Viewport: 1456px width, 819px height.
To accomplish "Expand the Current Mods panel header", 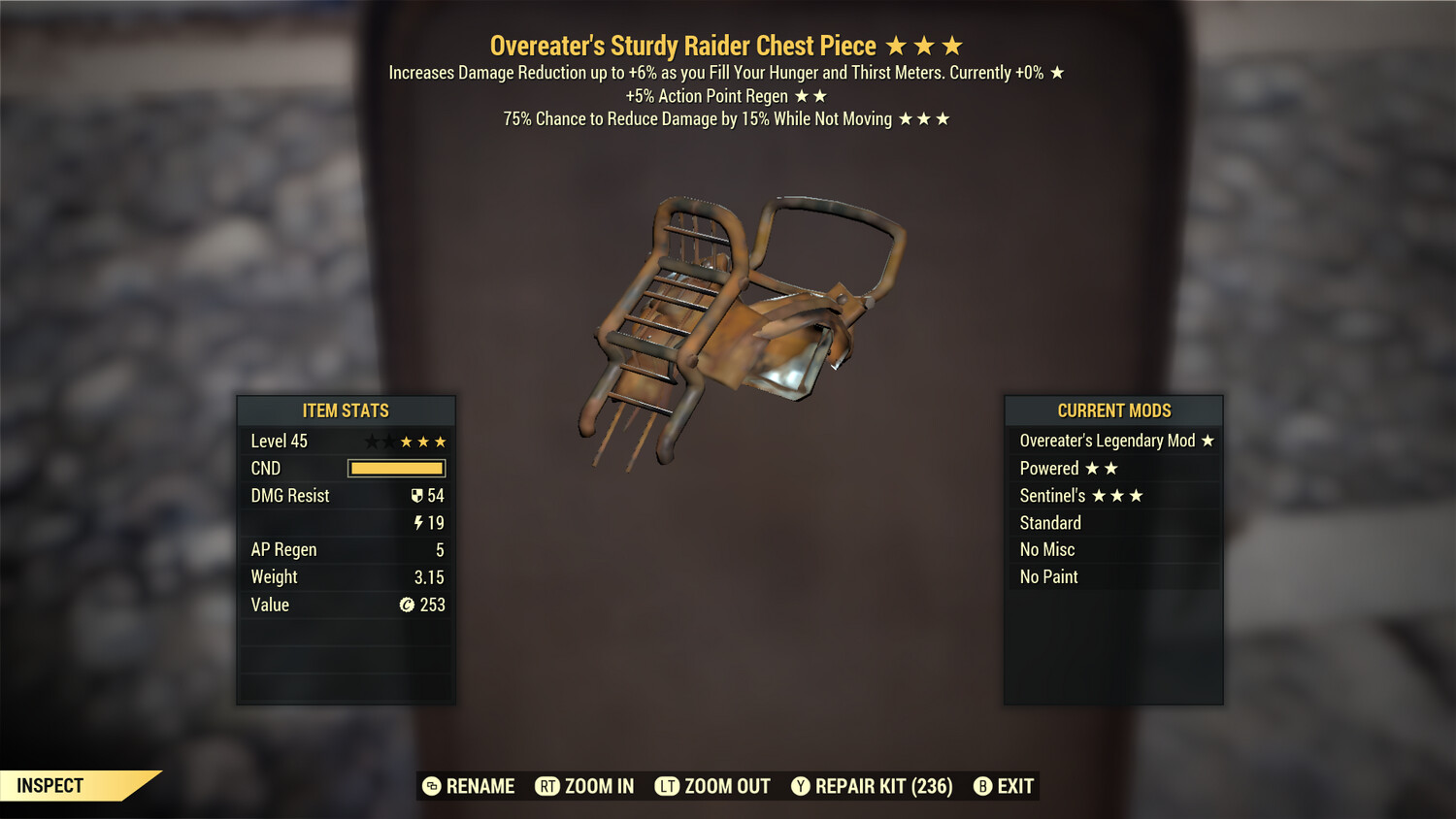I will coord(1112,410).
